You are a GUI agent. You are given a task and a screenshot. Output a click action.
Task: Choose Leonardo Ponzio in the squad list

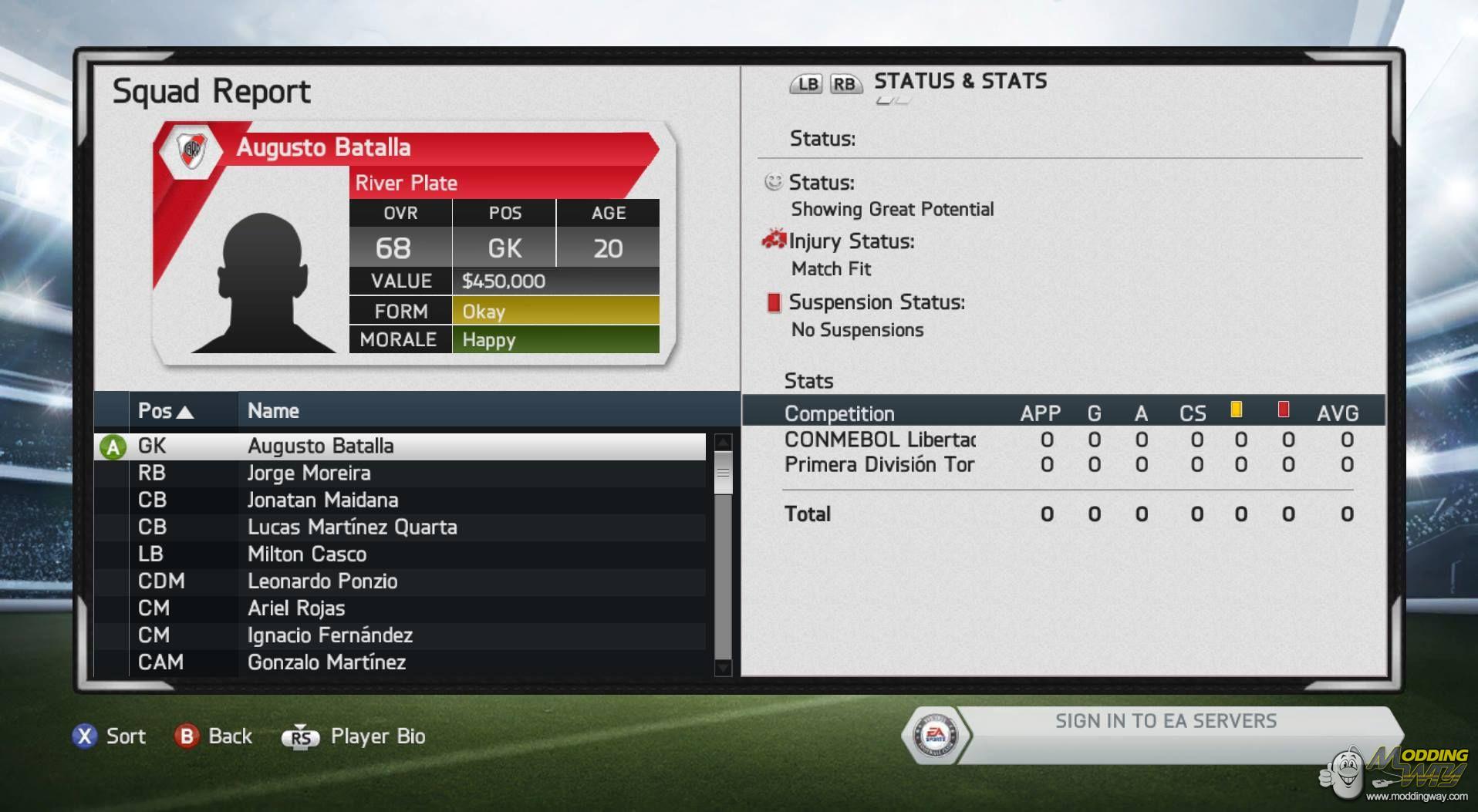click(401, 581)
